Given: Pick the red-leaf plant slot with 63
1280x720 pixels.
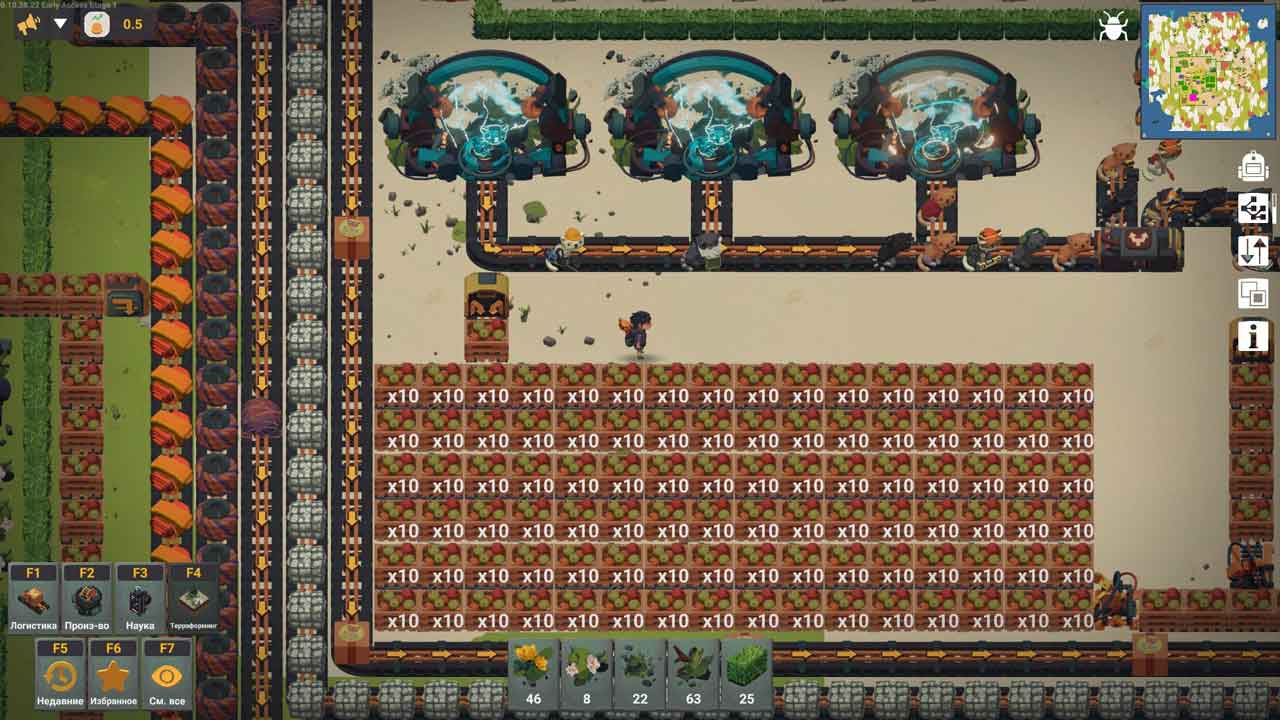Looking at the screenshot, I should 693,672.
